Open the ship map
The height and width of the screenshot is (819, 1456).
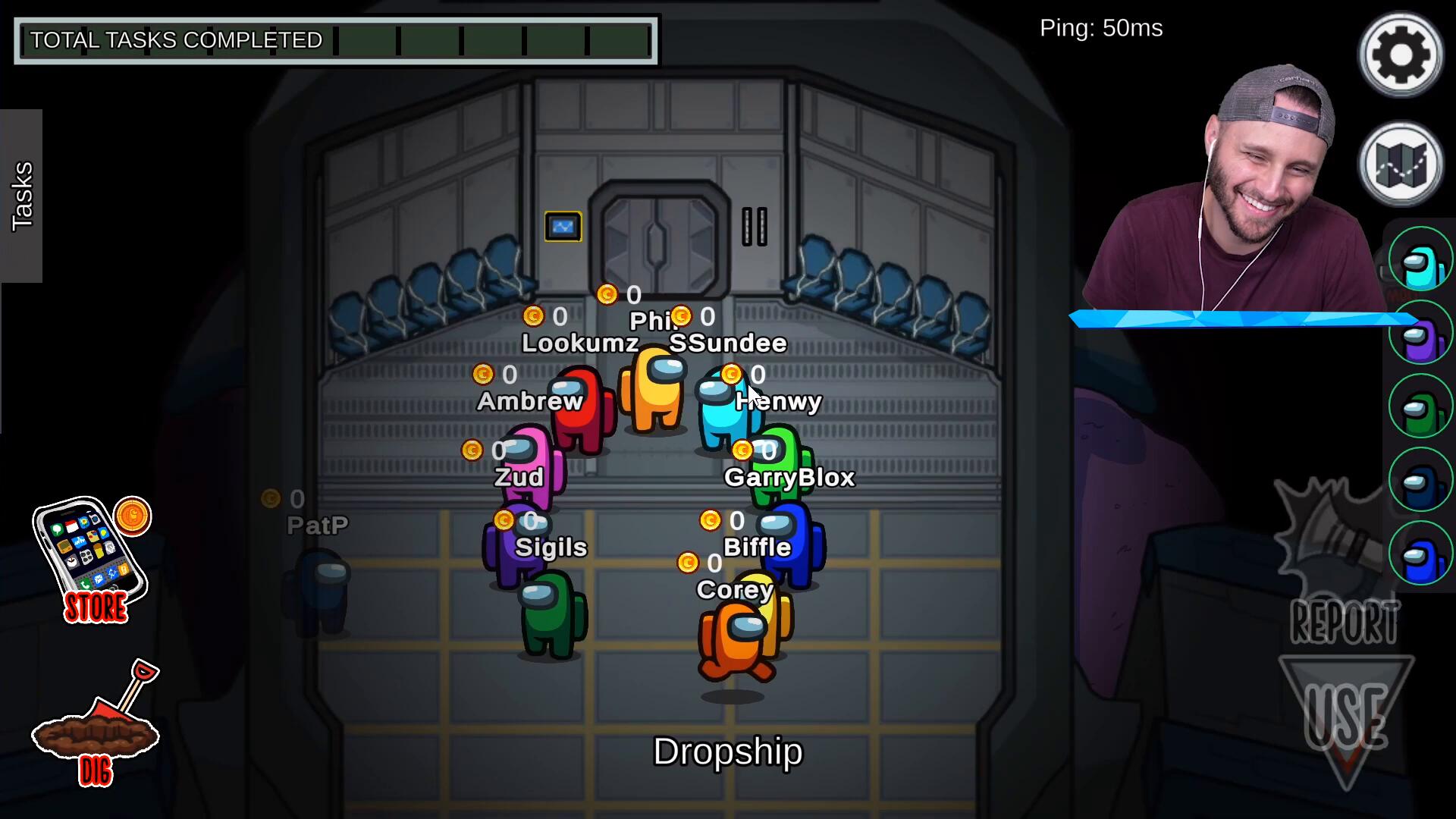(x=1400, y=165)
